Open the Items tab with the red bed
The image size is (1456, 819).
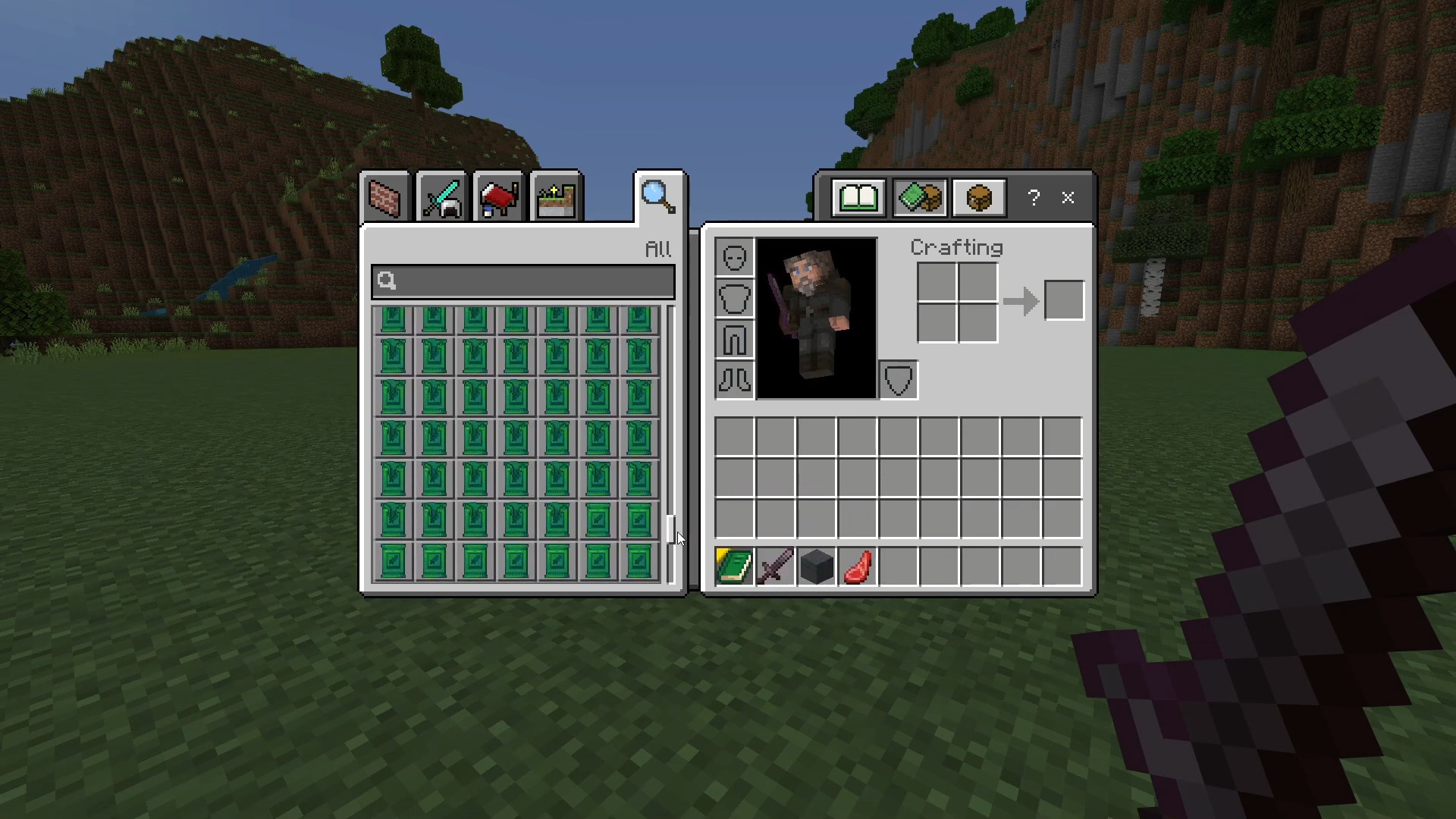[497, 197]
